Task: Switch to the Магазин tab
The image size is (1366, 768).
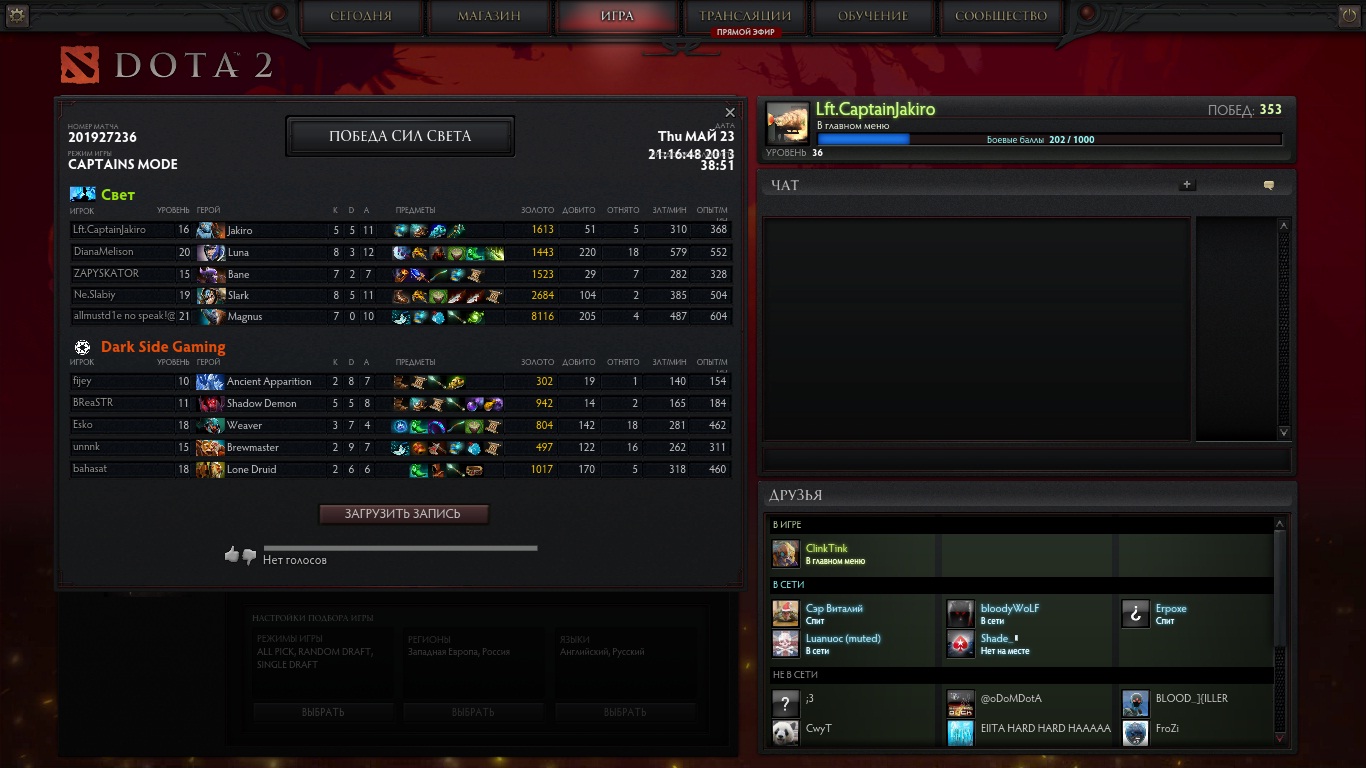Action: click(489, 16)
